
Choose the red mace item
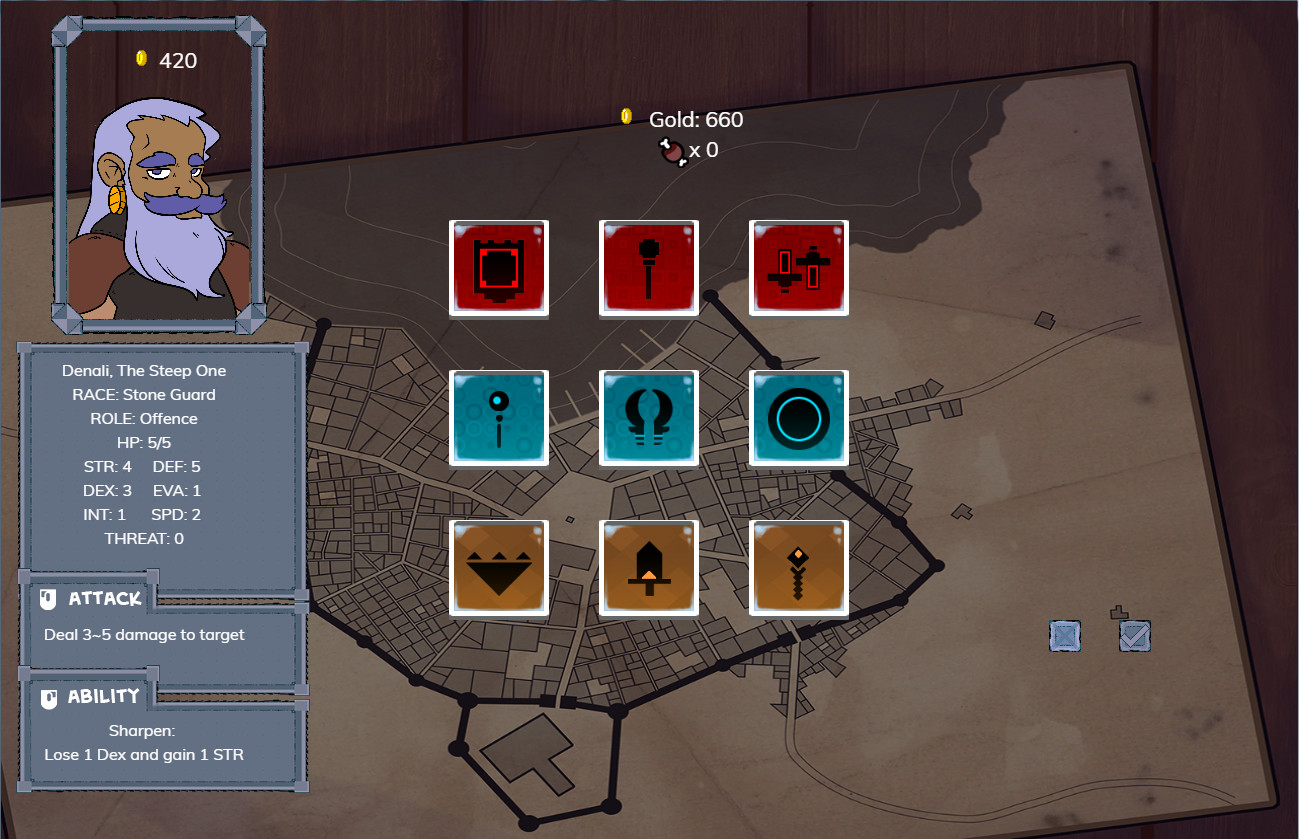click(649, 268)
